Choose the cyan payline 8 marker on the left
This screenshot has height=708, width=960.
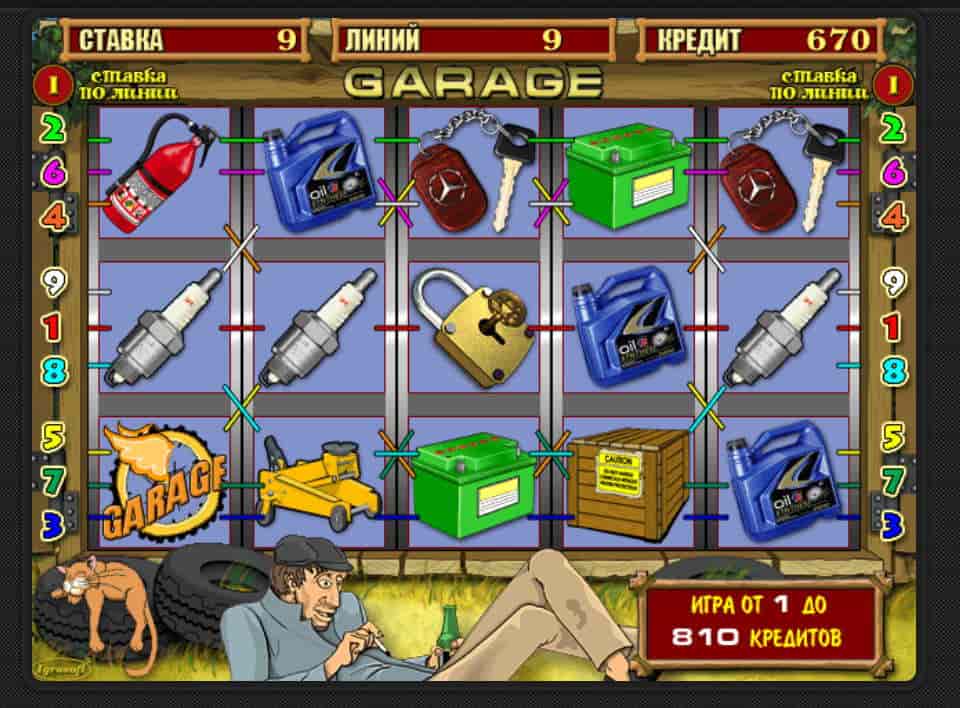[x=52, y=371]
